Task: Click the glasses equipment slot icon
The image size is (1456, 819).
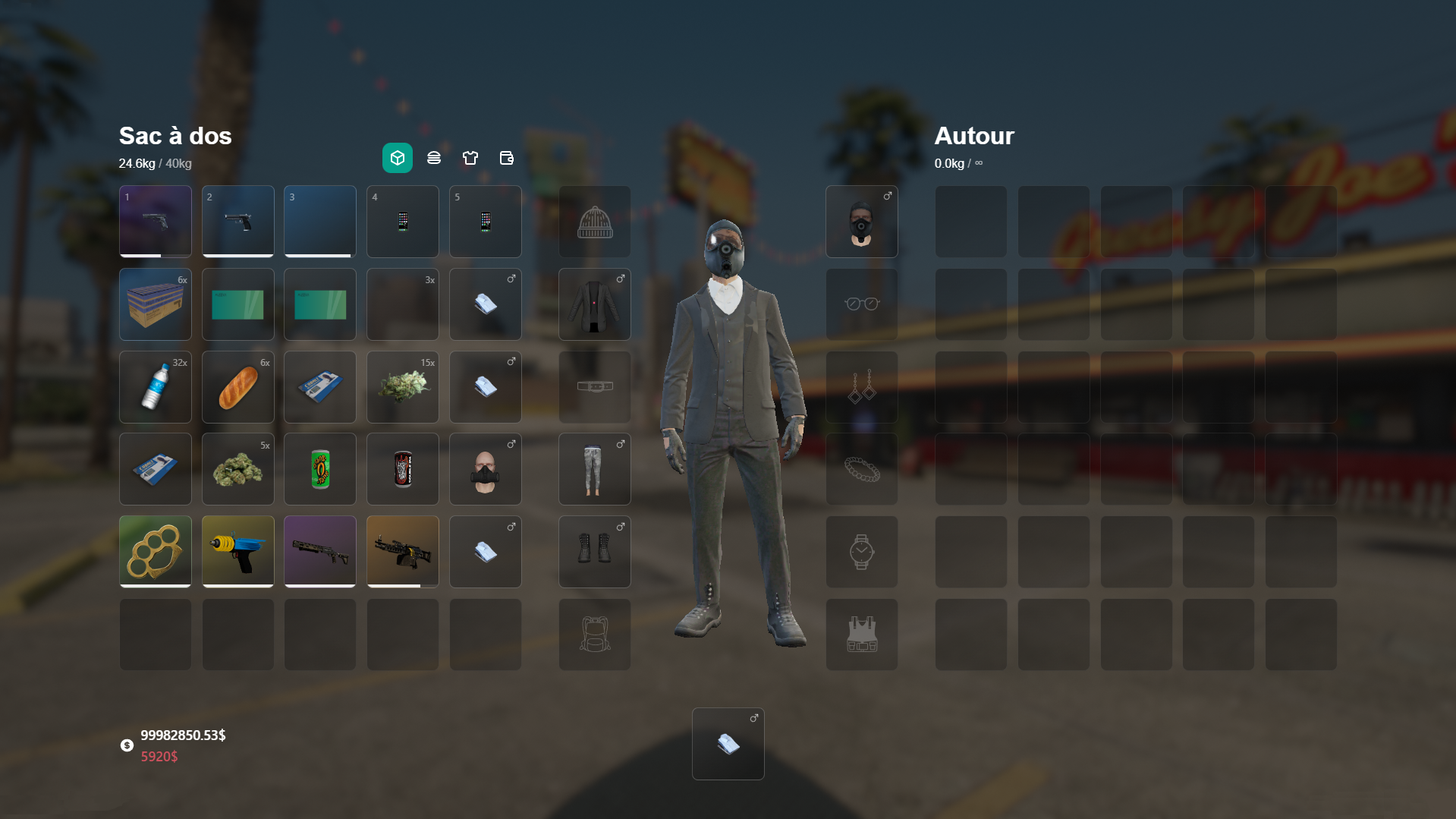Action: 861,304
